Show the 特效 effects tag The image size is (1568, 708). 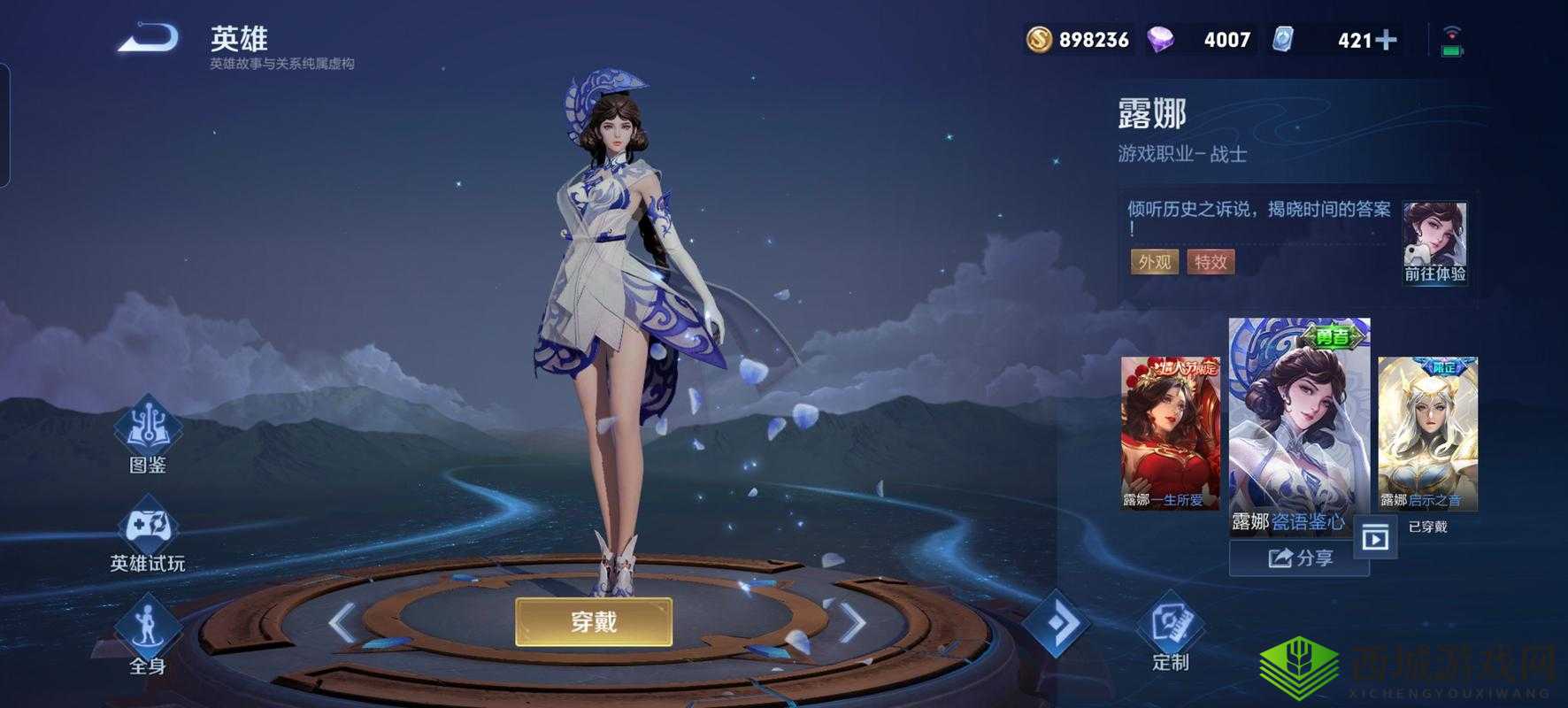pos(1211,262)
